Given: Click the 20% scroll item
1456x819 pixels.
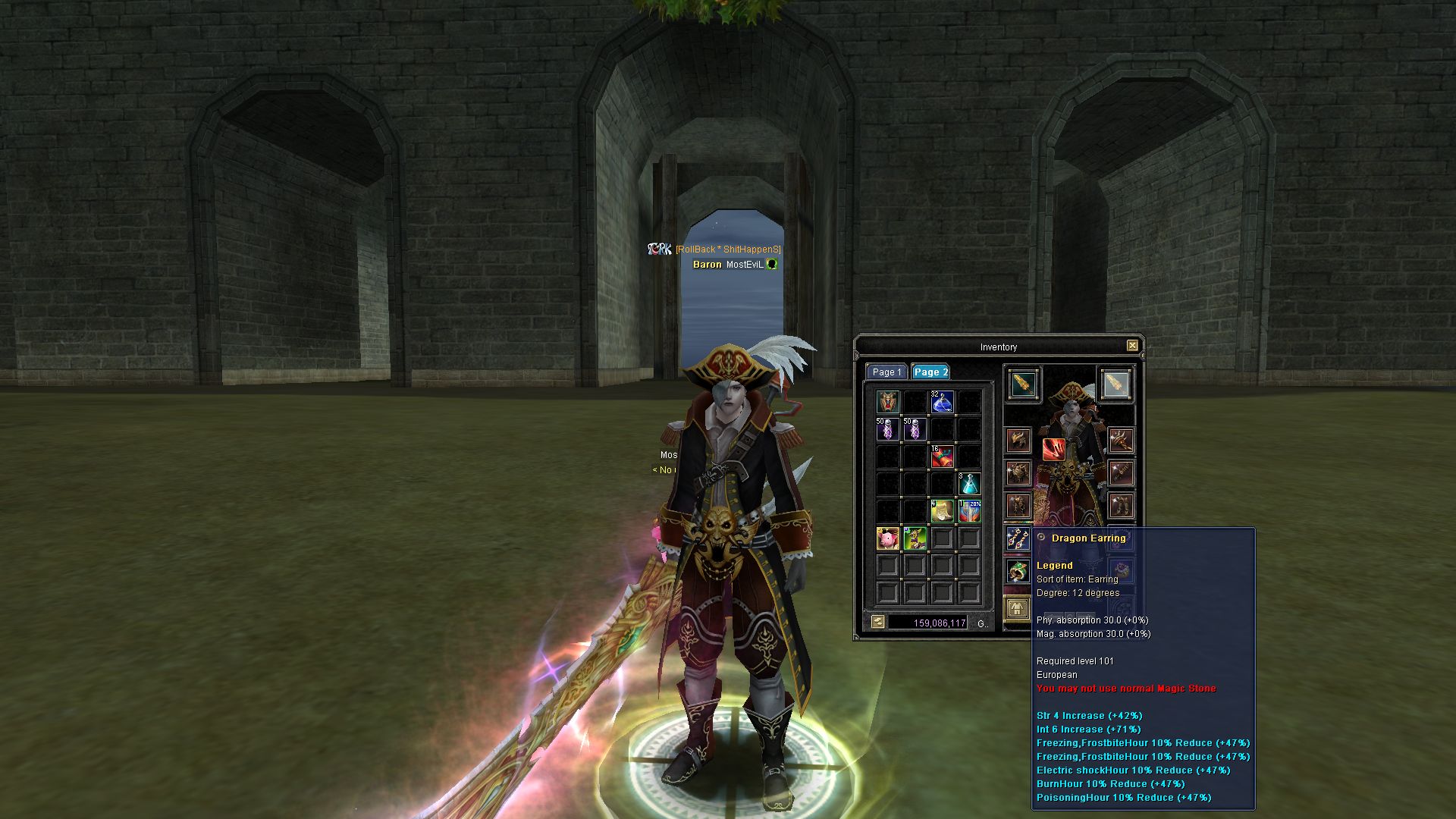Looking at the screenshot, I should coord(969,511).
